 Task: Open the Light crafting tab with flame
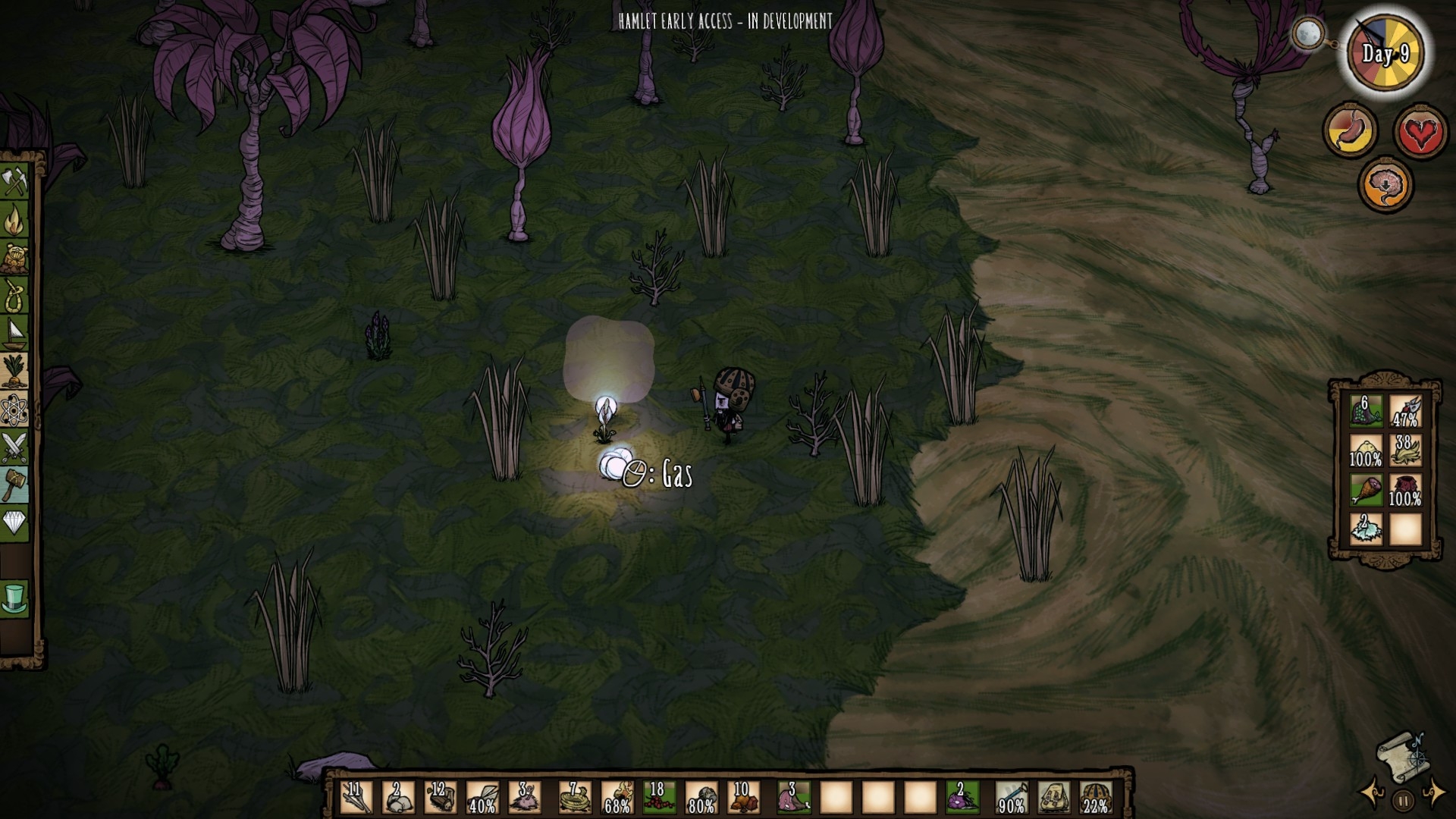14,221
